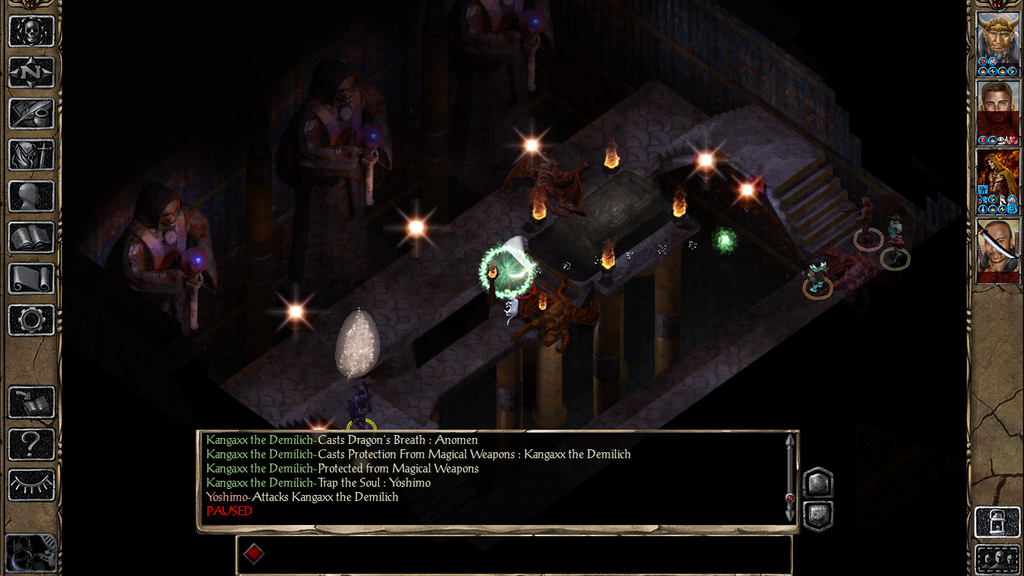
Task: Click the skull return-to-game button
Action: click(x=31, y=31)
